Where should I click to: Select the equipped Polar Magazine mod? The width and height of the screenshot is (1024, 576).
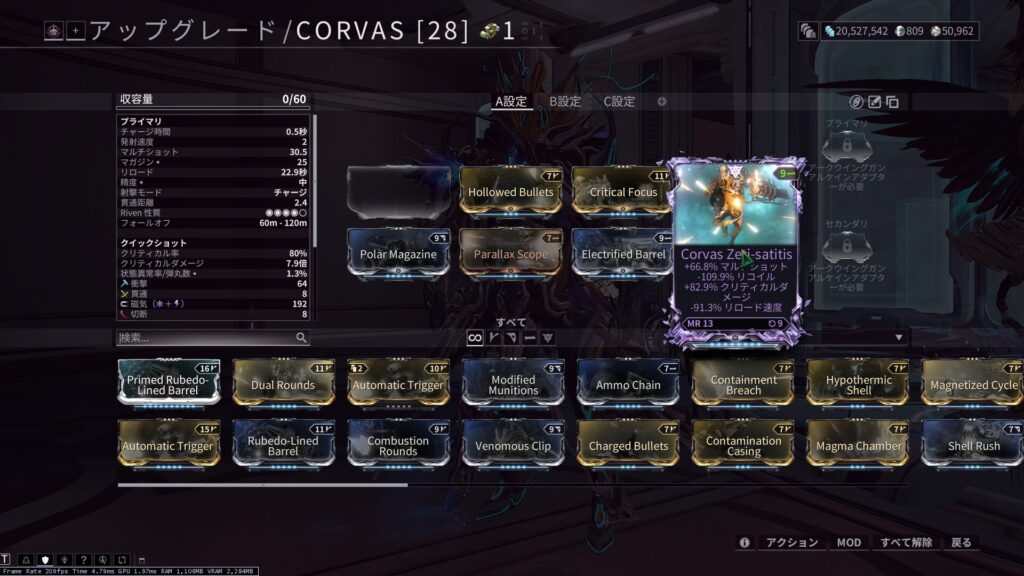[398, 254]
